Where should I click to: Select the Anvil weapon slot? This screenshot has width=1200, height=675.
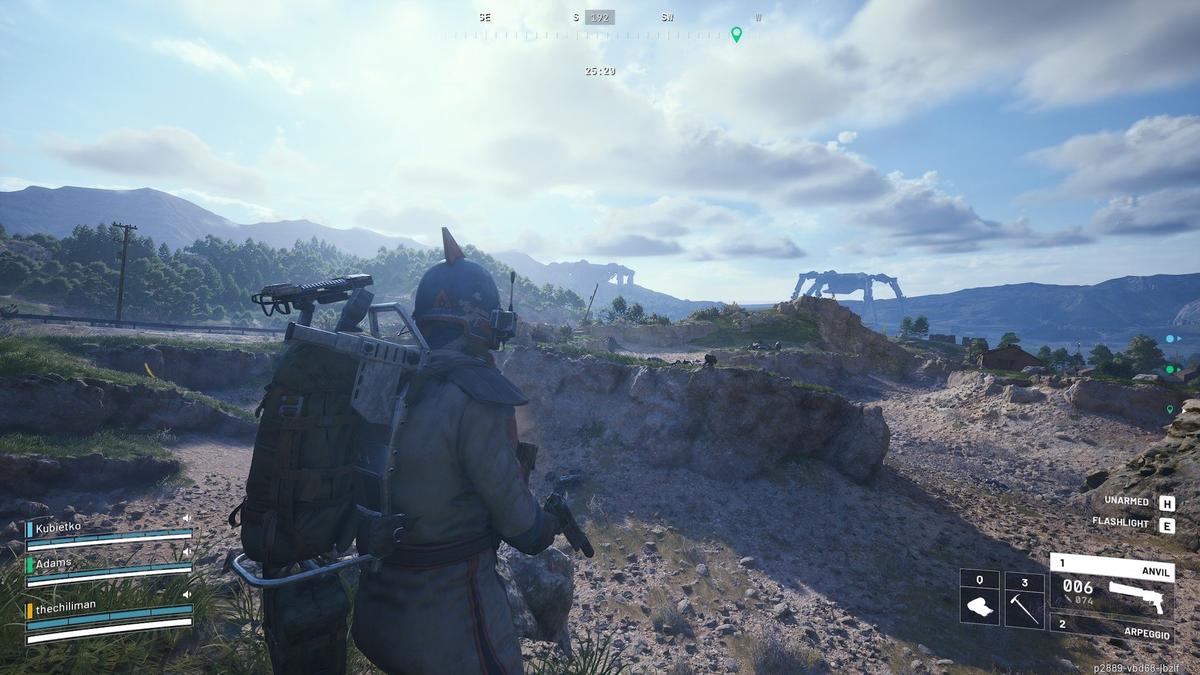click(x=1110, y=583)
